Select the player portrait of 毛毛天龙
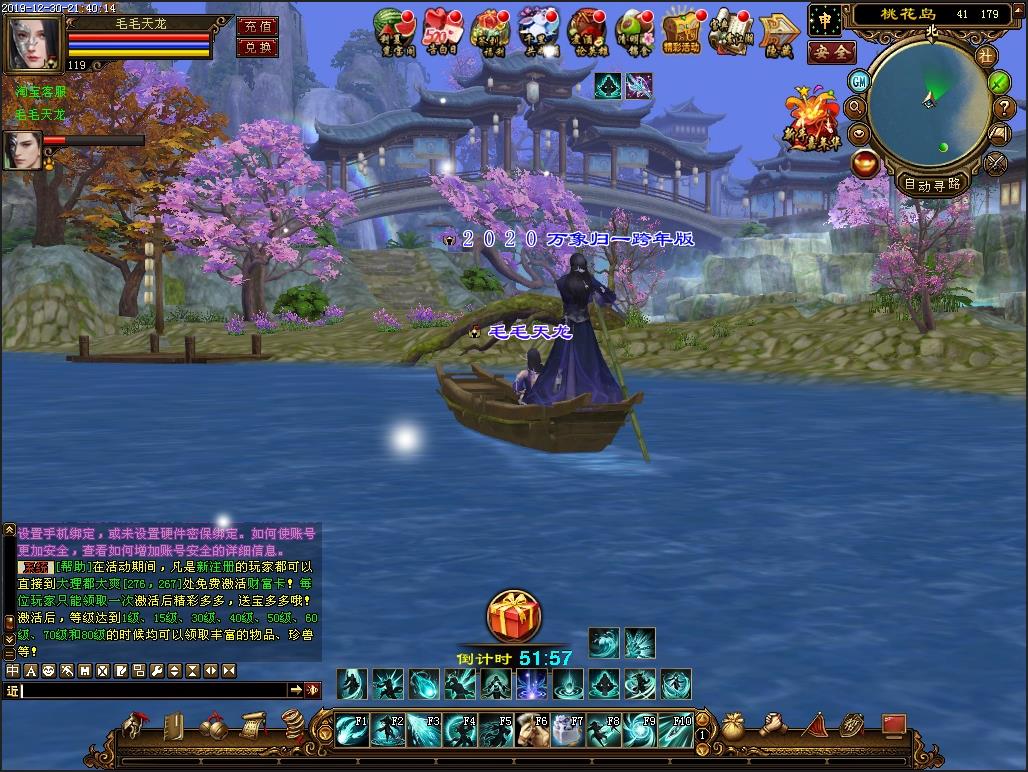Screen dimensions: 1028x772 click(34, 41)
